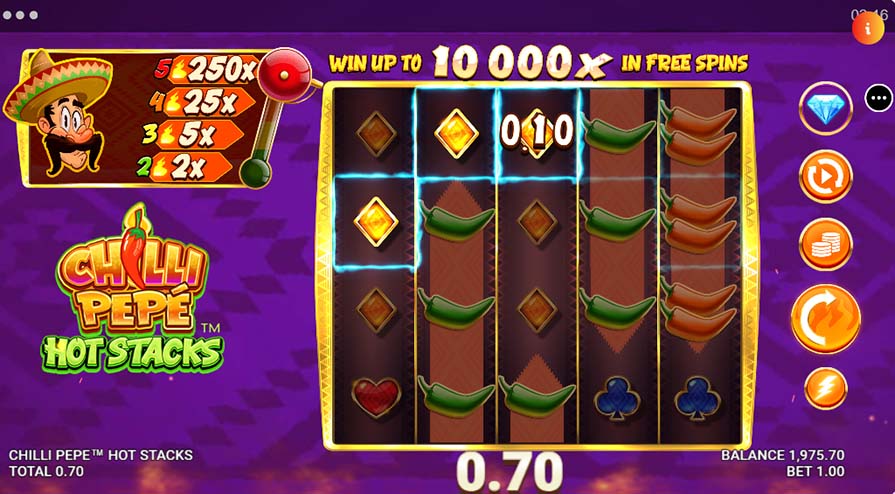Open the autoplay settings button
This screenshot has height=494, width=895.
(x=825, y=176)
